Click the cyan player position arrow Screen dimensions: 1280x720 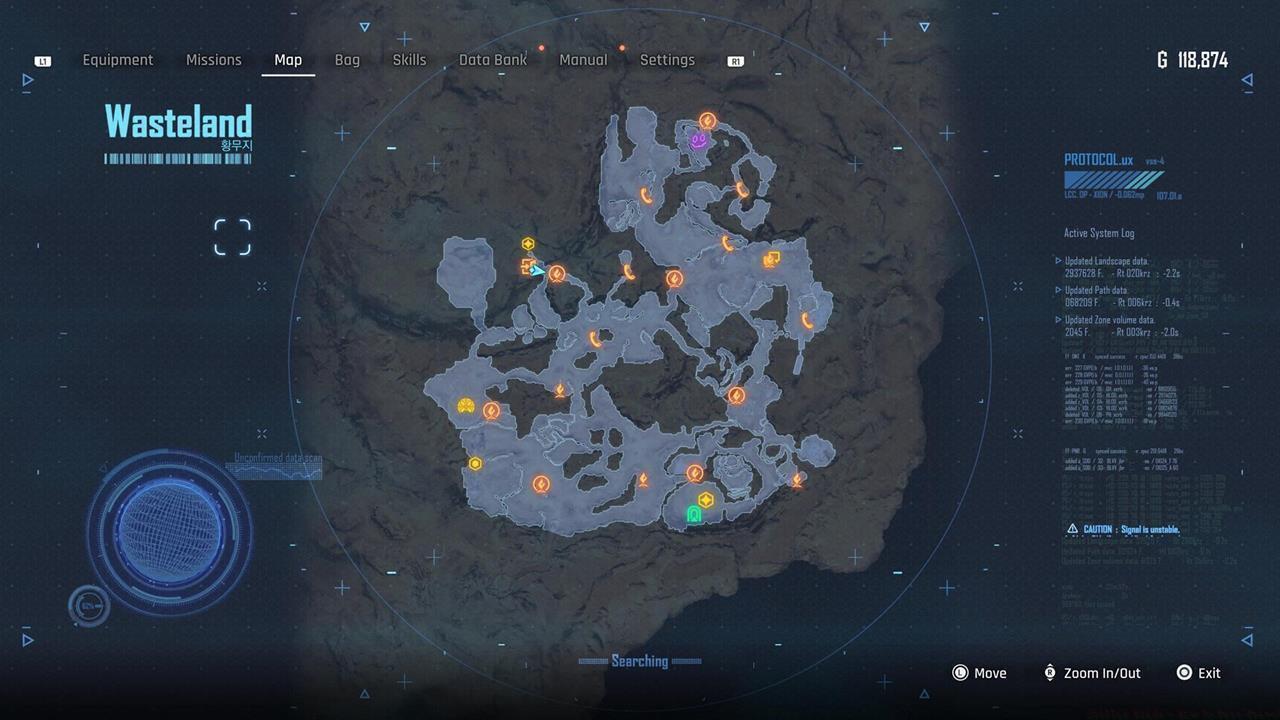536,269
